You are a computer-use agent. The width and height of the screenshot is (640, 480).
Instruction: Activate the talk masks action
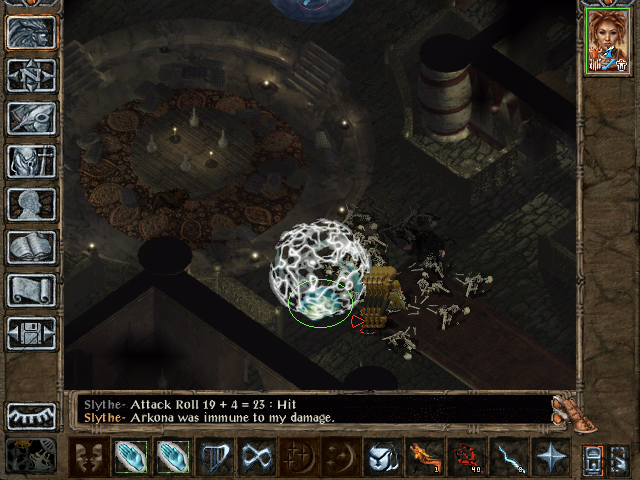pyautogui.click(x=89, y=457)
